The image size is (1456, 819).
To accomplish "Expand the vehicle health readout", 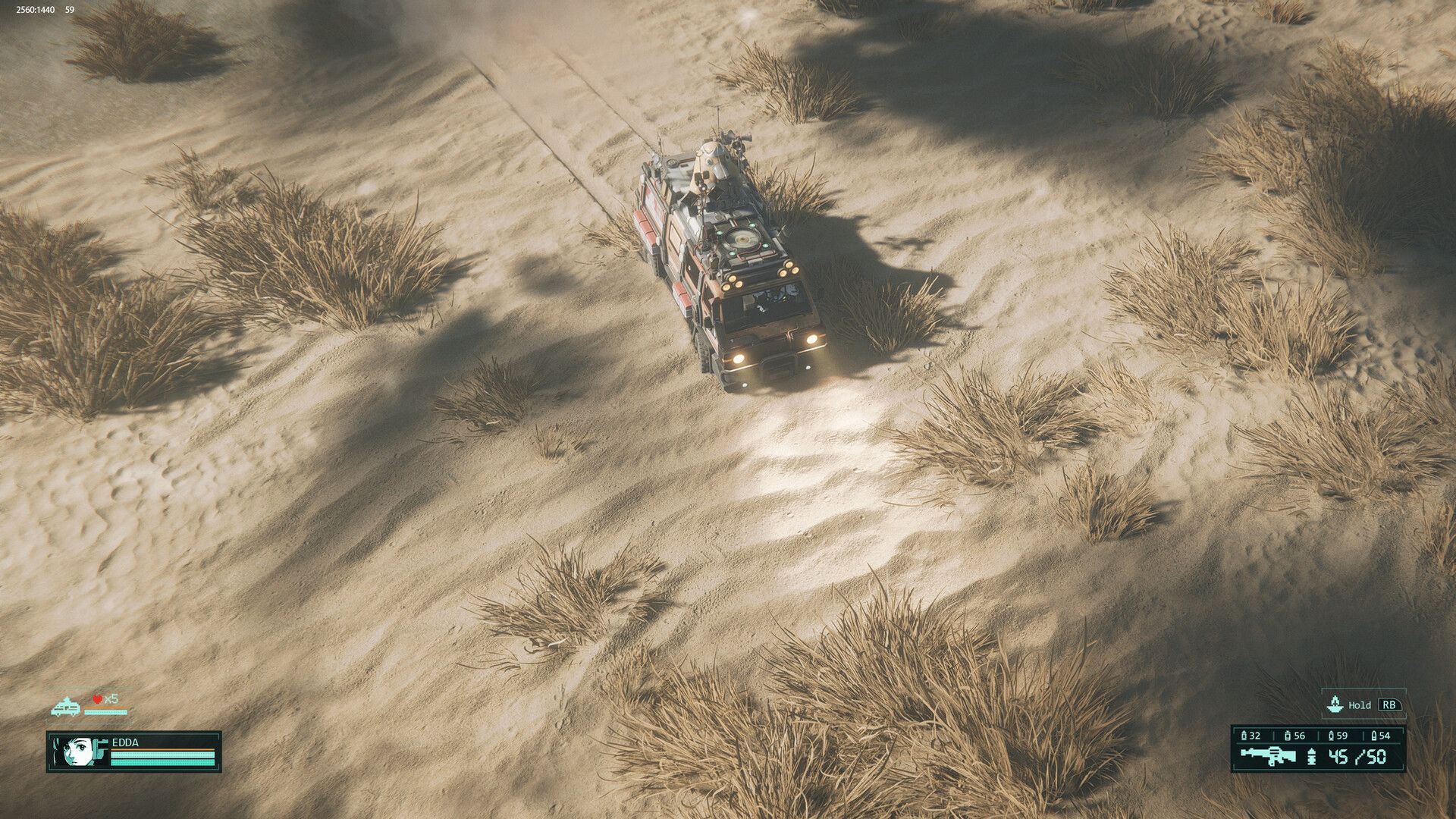I will (106, 713).
